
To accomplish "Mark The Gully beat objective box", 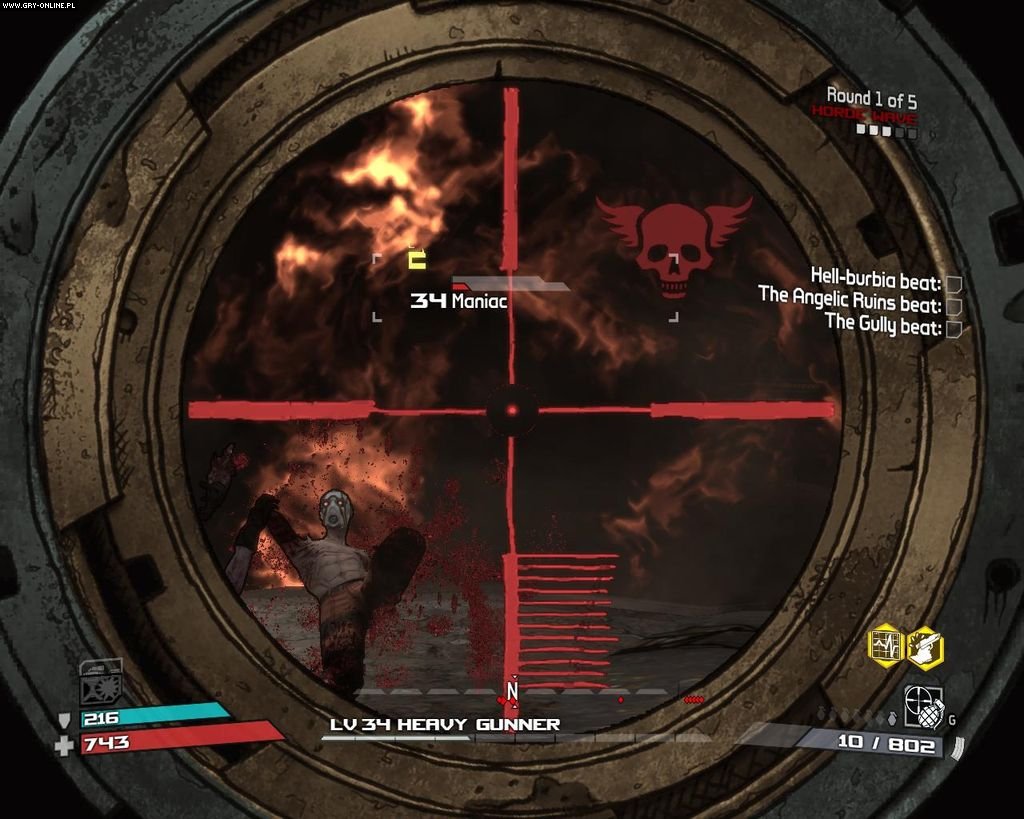I will click(953, 327).
